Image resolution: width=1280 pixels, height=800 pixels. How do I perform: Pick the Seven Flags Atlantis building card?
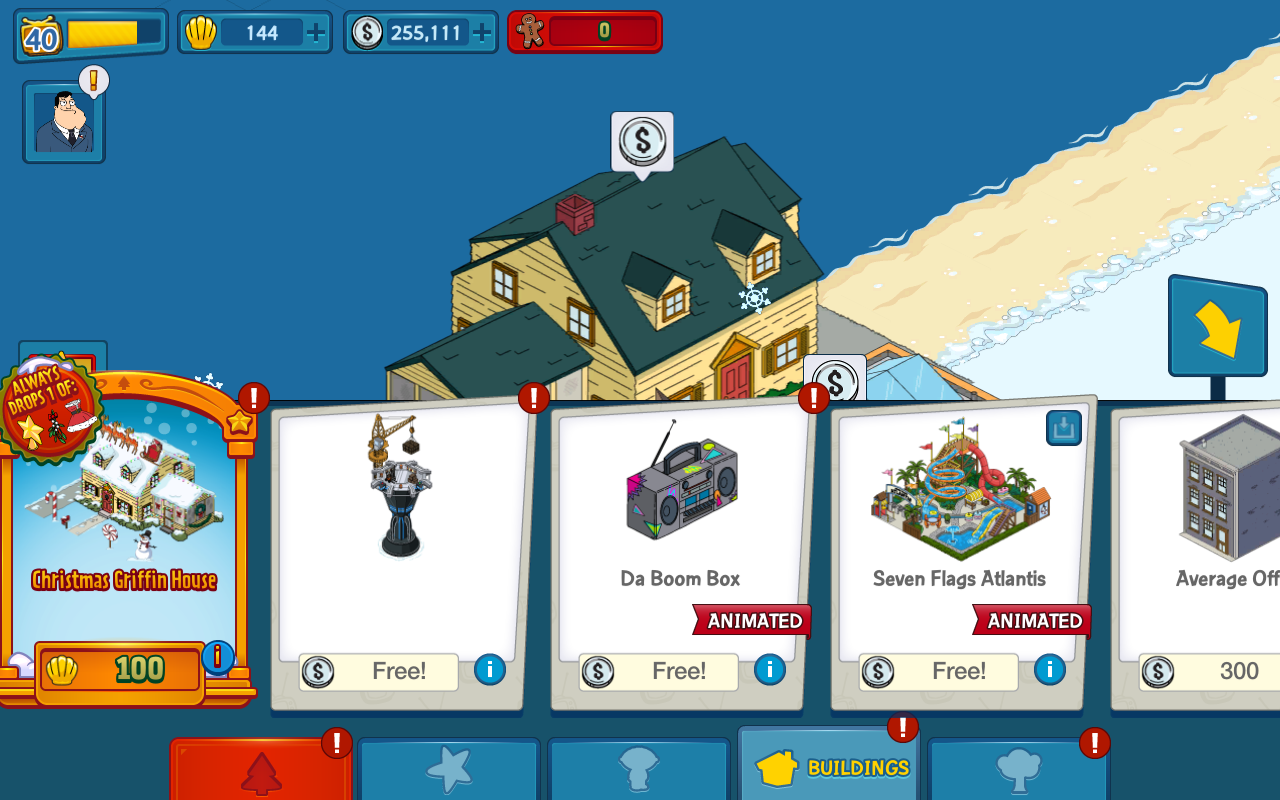959,520
